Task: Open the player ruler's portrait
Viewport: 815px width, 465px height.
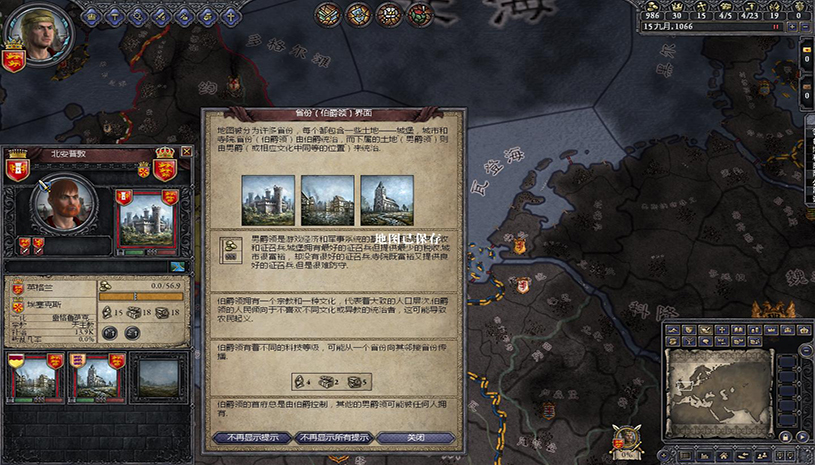Action: [29, 30]
